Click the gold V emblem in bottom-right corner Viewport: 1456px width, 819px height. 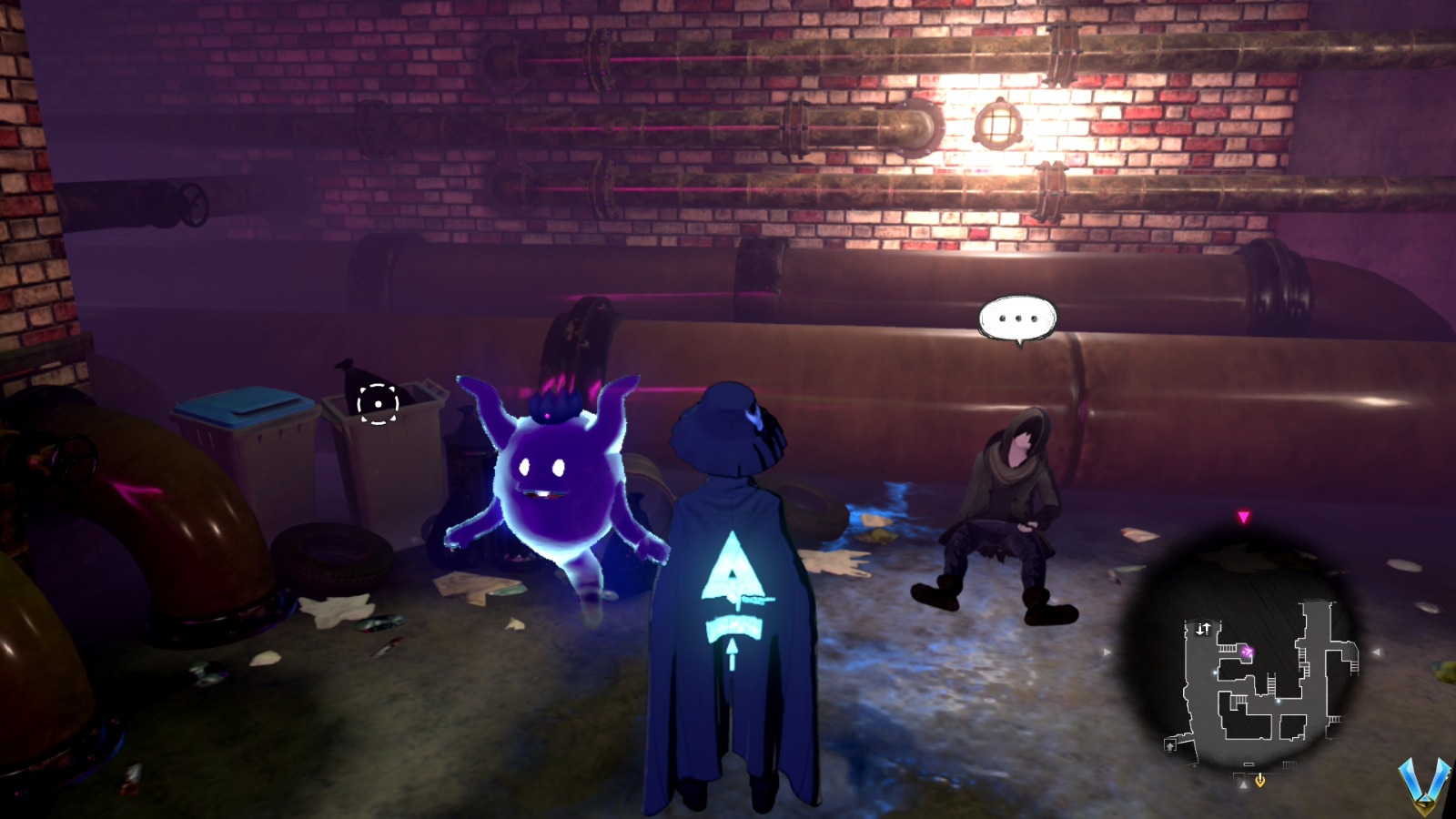click(x=1425, y=786)
